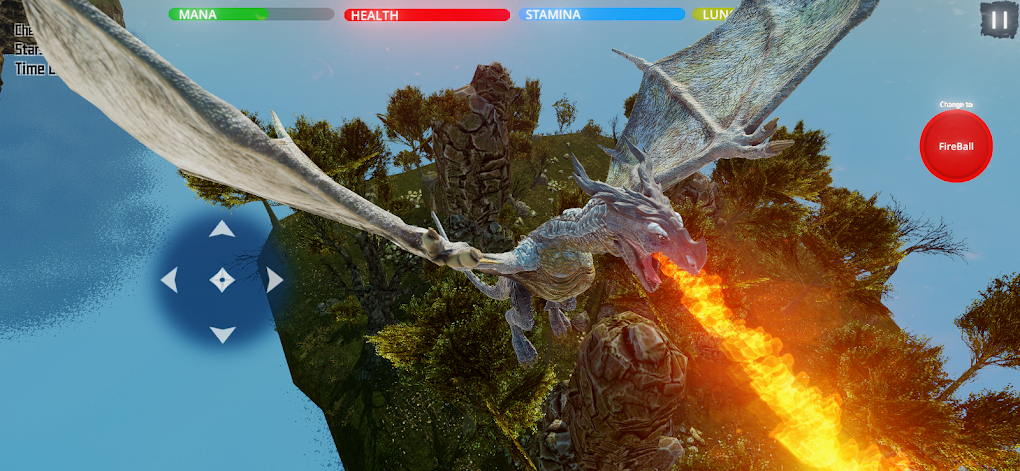The height and width of the screenshot is (471, 1020).
Task: Tap the right arrow on the movement pad
Action: 274,281
